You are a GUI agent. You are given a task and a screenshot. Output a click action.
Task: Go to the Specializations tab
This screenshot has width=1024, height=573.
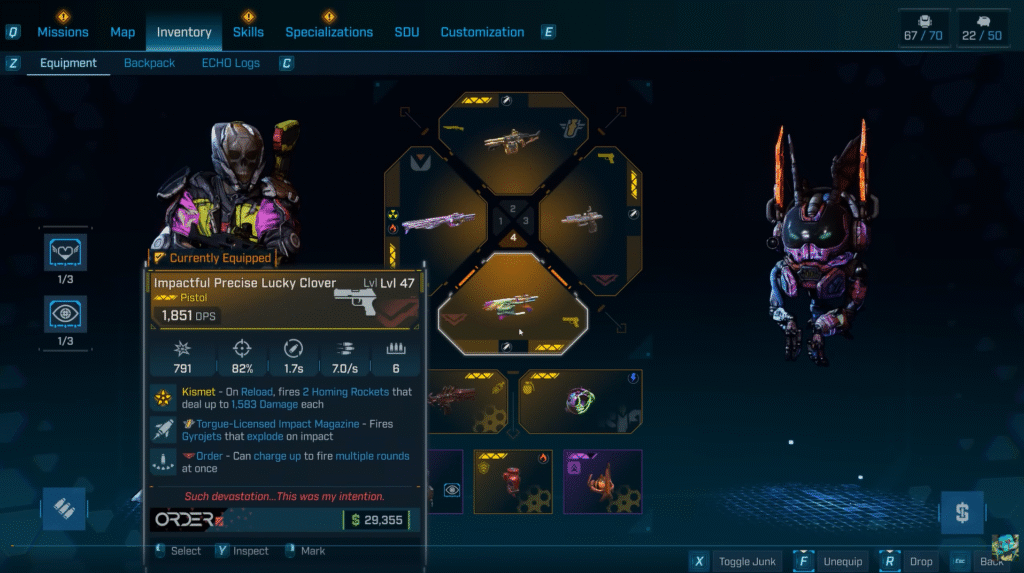(x=329, y=32)
